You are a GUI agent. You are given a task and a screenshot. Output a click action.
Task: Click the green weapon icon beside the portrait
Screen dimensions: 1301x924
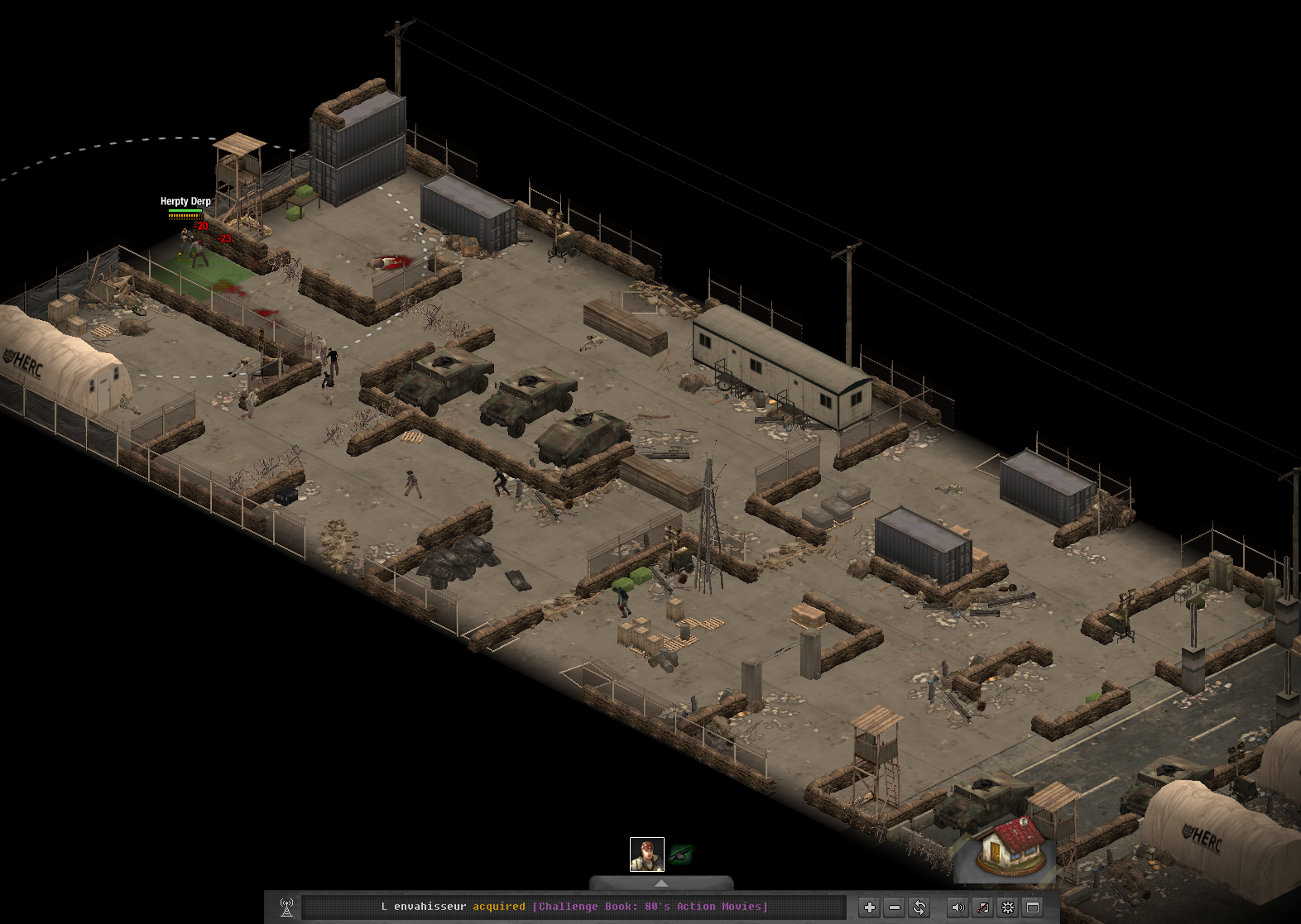(x=681, y=855)
